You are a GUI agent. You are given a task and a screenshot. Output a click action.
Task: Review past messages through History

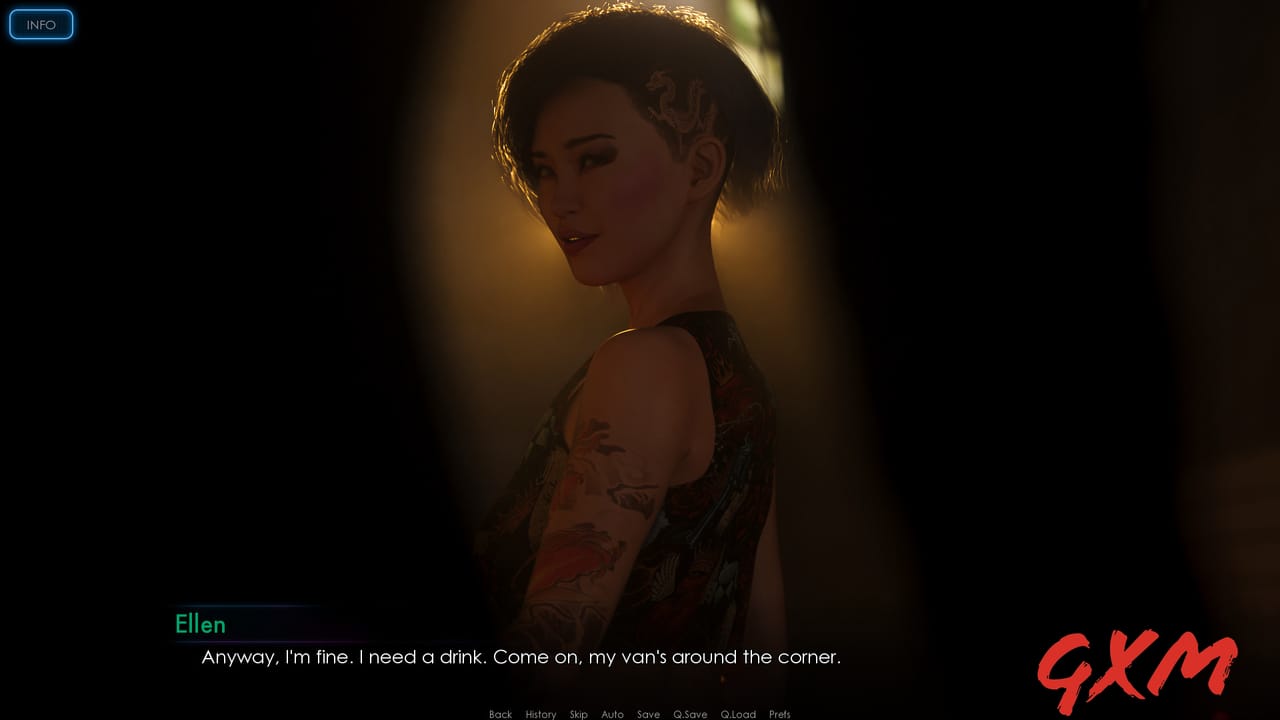[540, 714]
